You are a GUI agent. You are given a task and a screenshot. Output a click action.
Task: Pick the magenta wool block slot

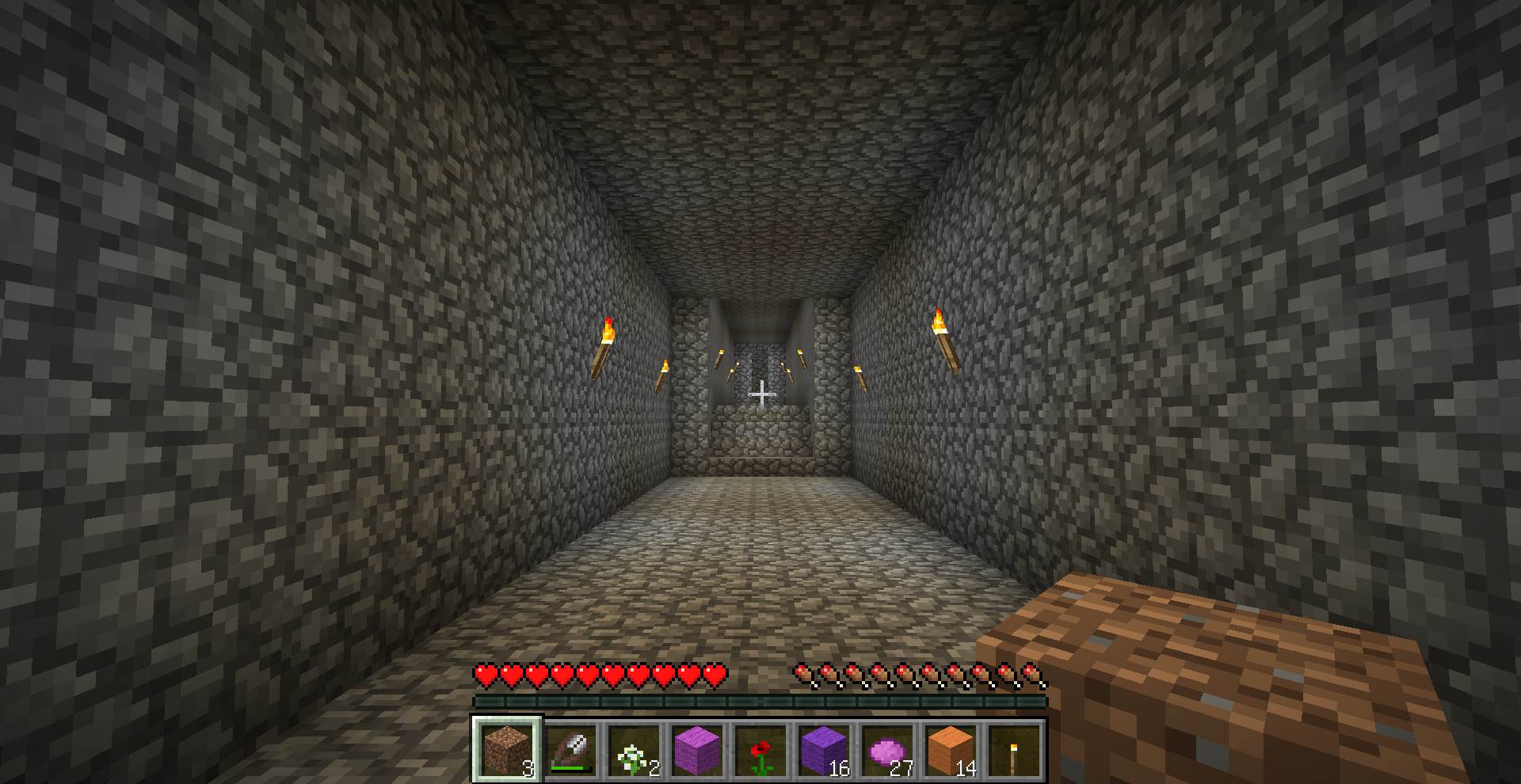click(697, 749)
